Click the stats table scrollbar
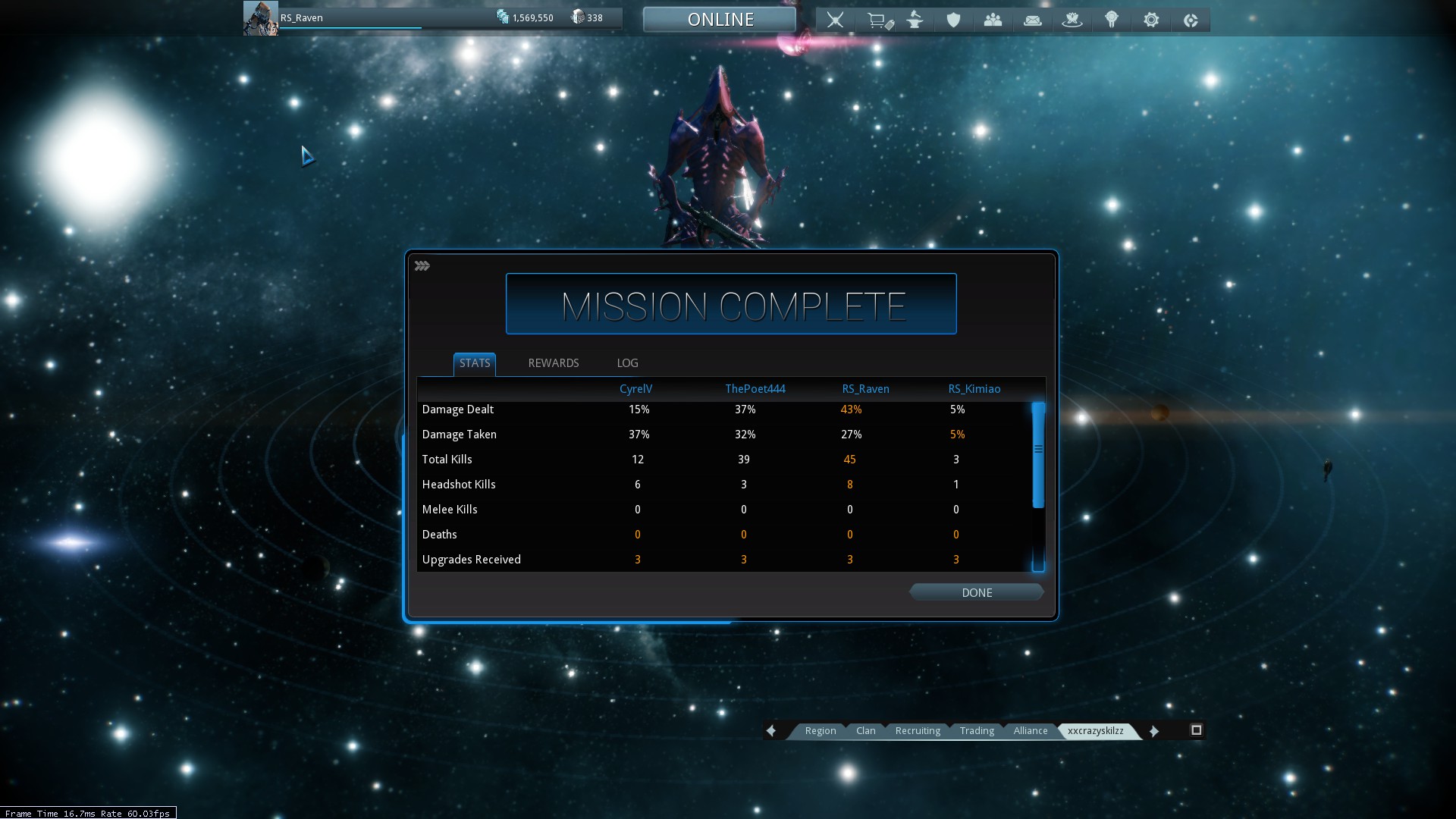Image resolution: width=1456 pixels, height=819 pixels. pos(1038,455)
